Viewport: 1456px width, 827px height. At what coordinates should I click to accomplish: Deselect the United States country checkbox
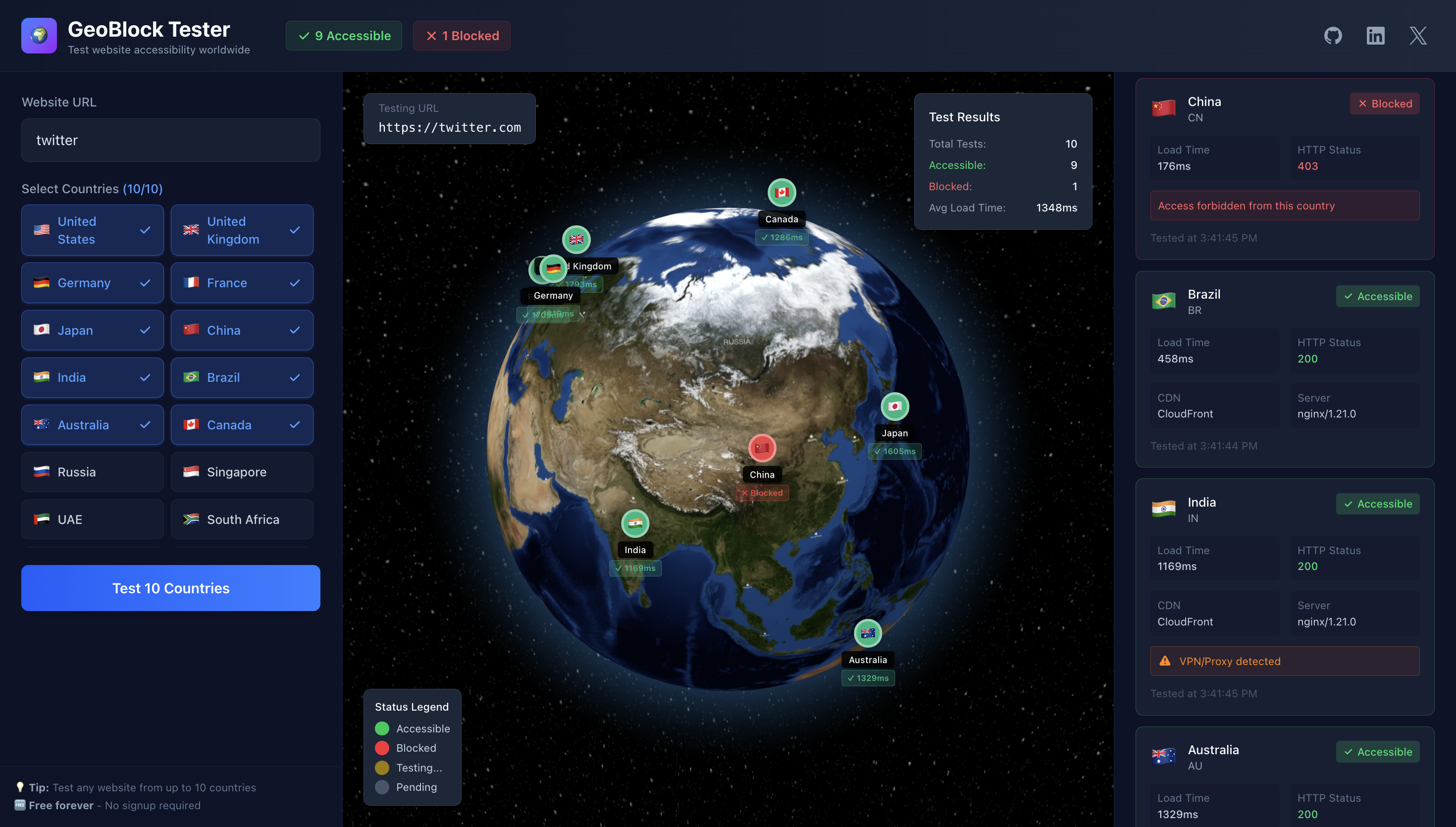(x=92, y=230)
